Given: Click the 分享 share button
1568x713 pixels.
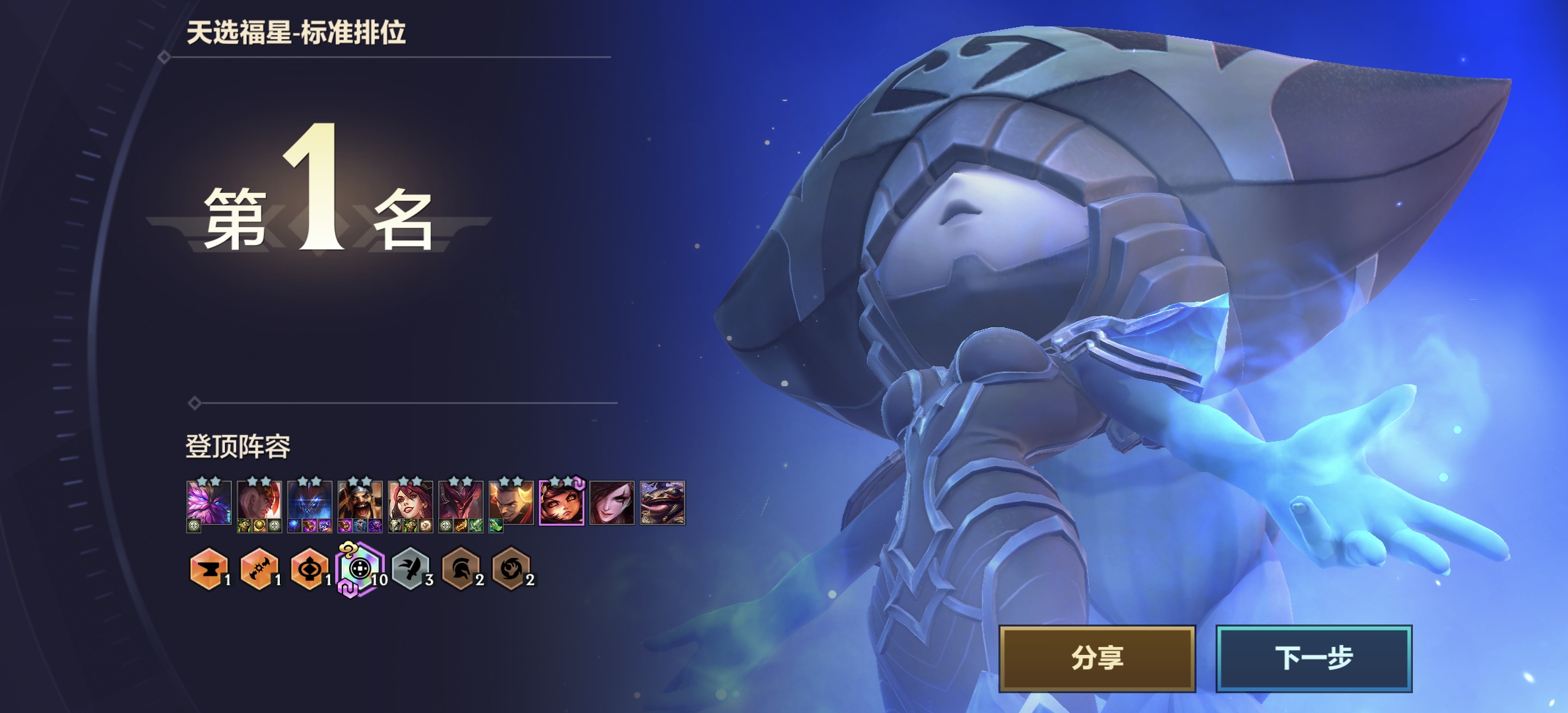Looking at the screenshot, I should [x=1097, y=658].
